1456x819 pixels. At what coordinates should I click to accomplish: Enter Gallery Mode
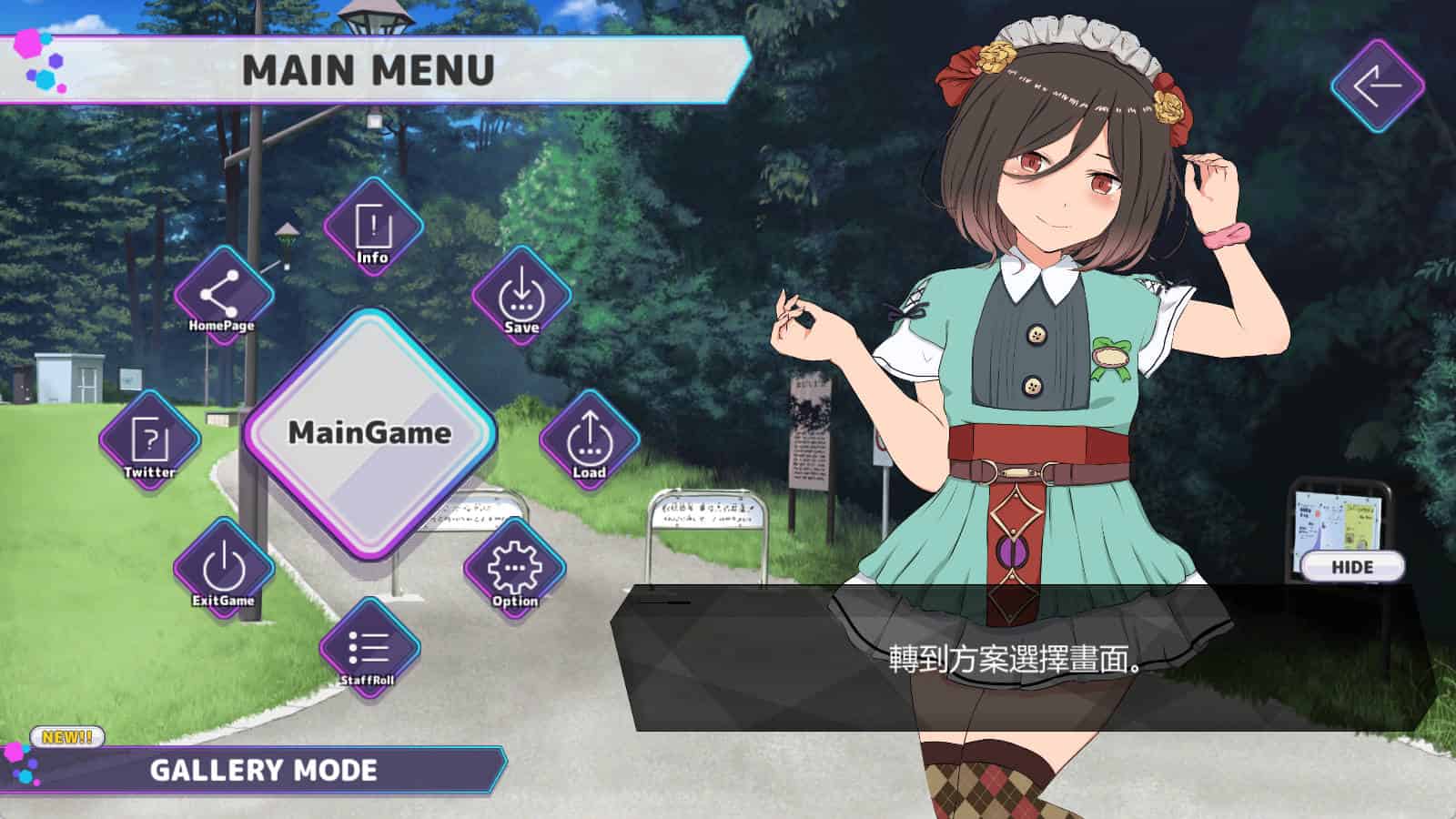tap(262, 770)
